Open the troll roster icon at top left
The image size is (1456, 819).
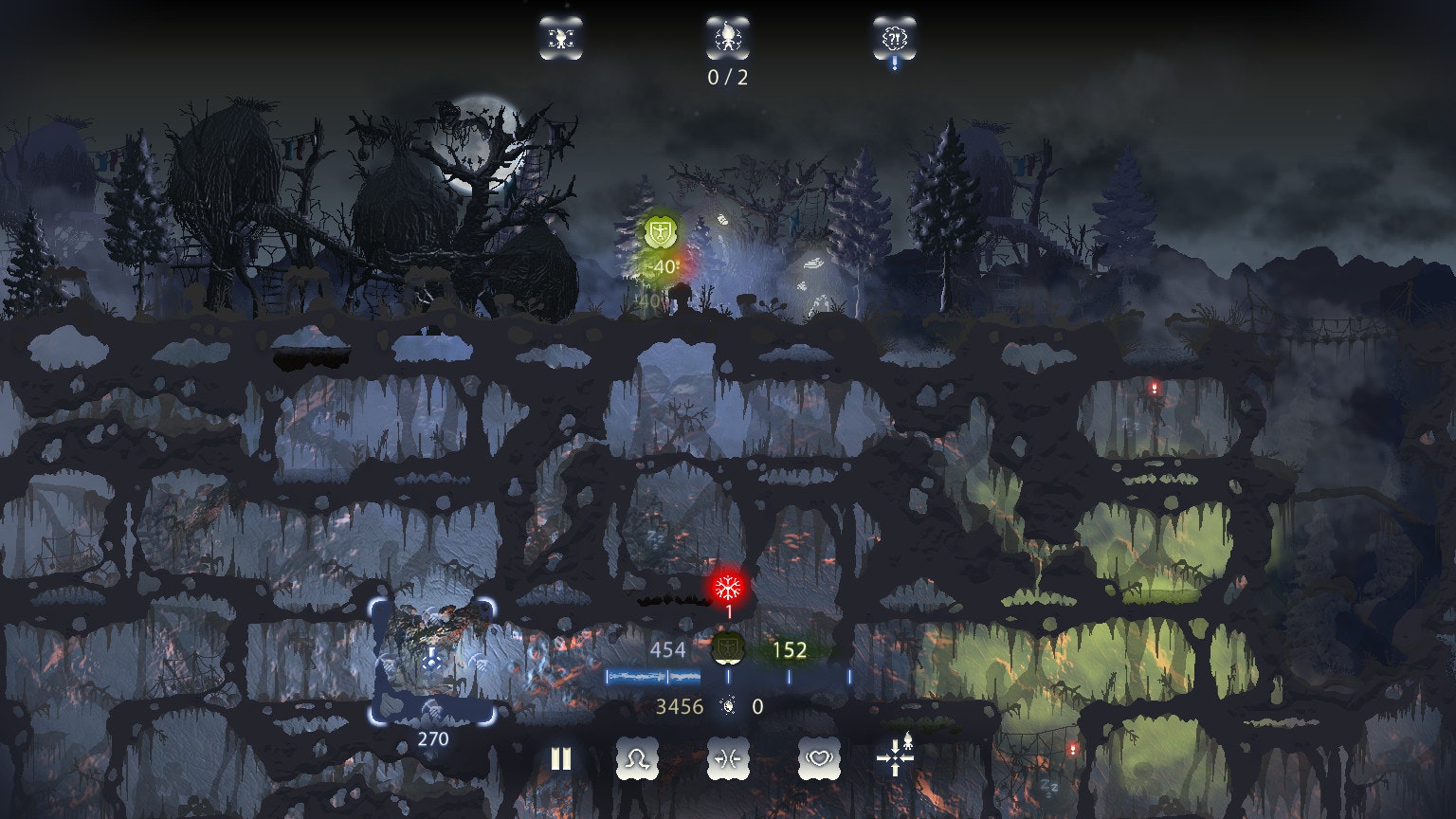[561, 38]
